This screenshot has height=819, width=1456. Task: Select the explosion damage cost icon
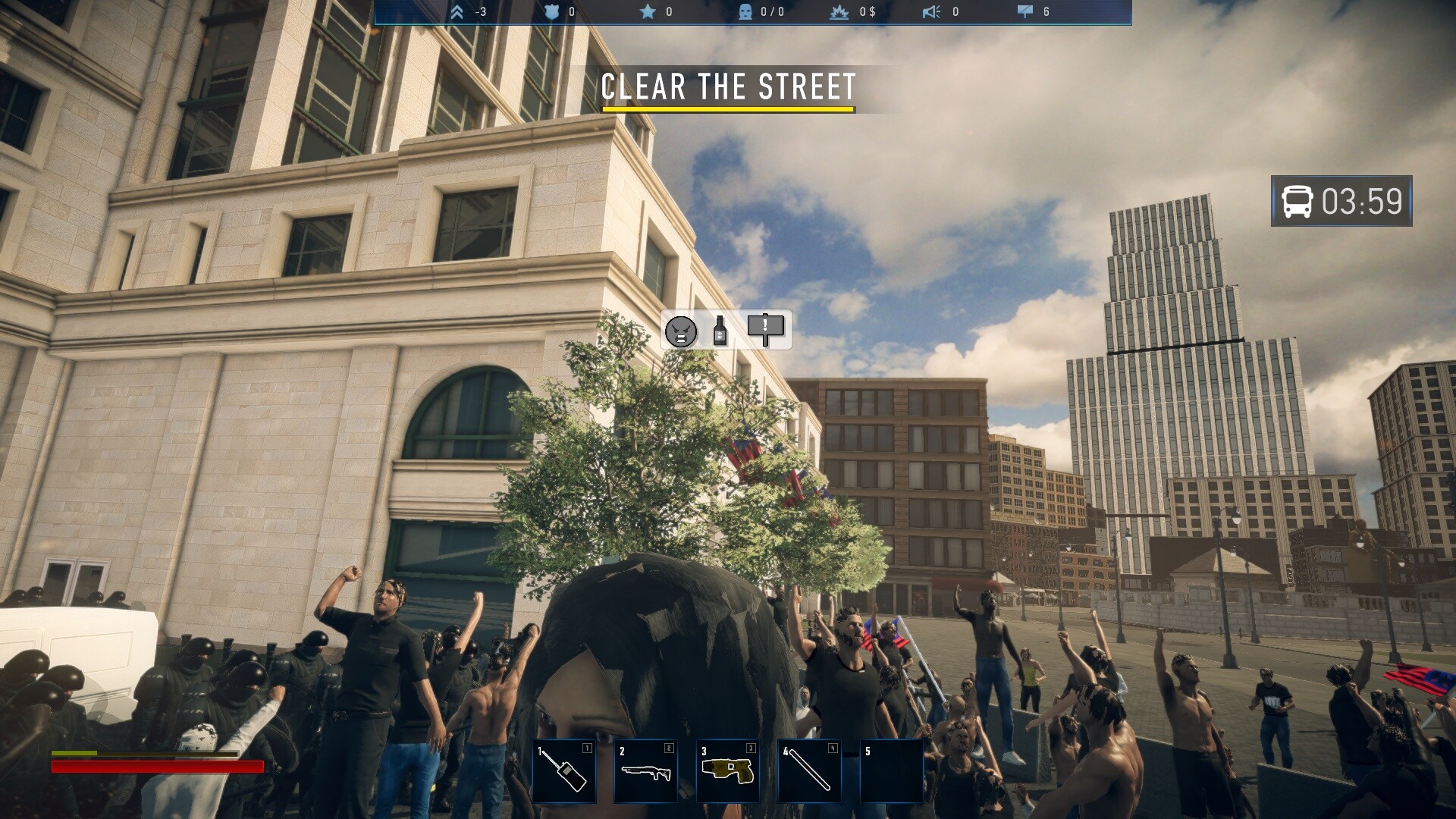tap(839, 12)
